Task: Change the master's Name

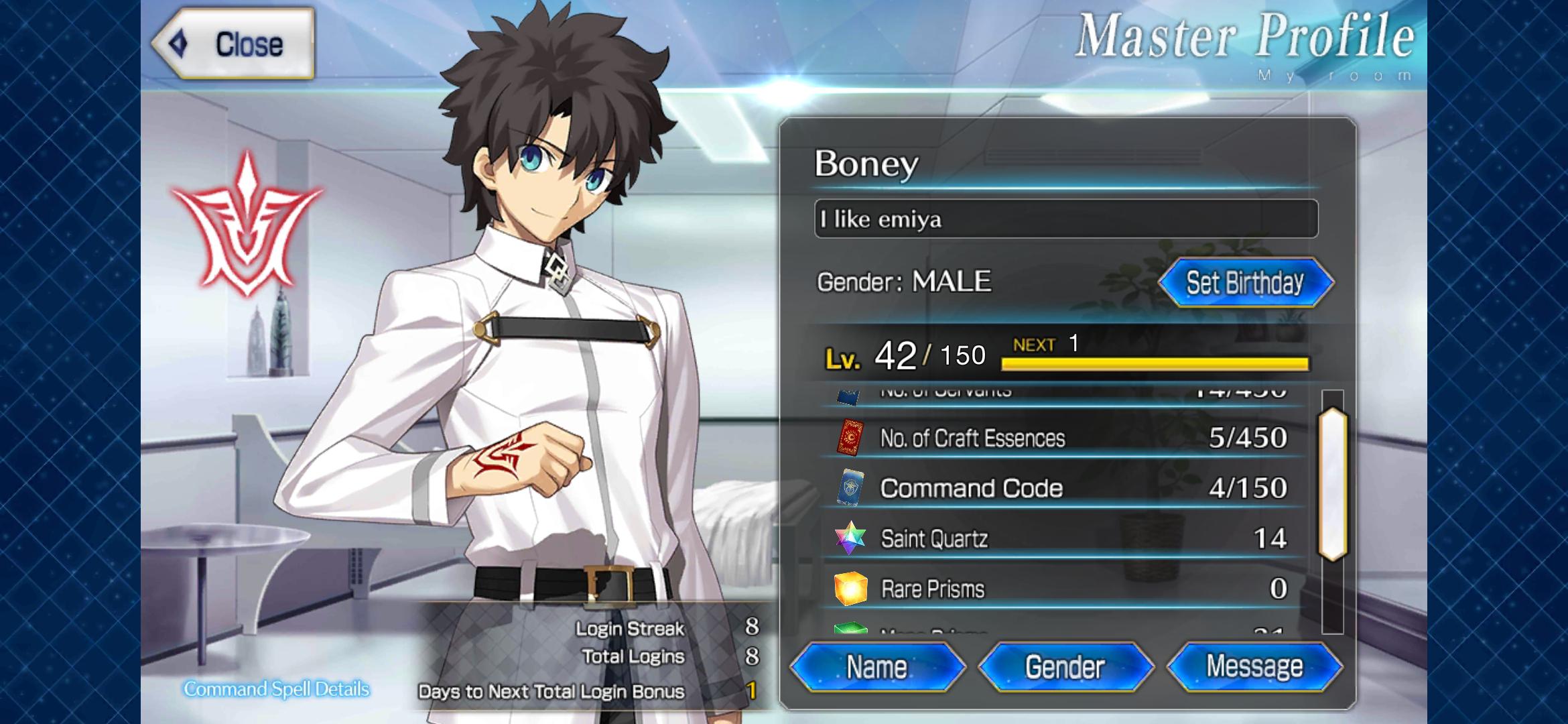Action: coord(876,667)
